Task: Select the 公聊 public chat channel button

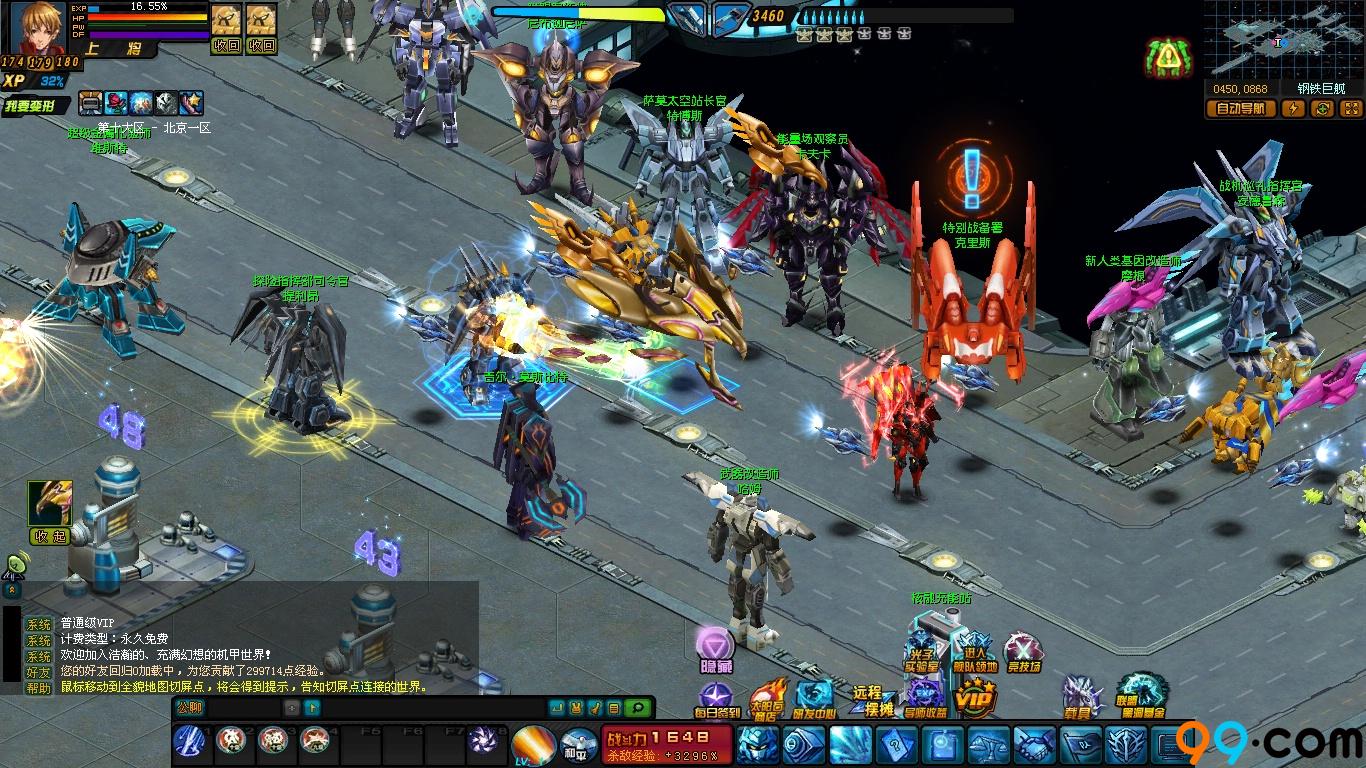Action: coord(190,707)
